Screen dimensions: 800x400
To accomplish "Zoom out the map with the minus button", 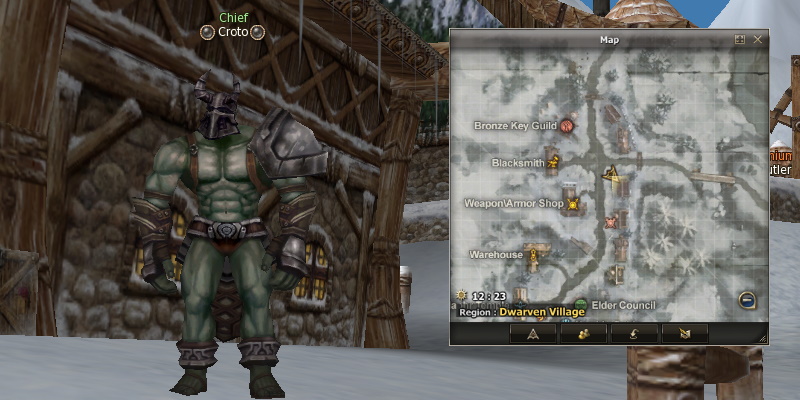I will (746, 299).
